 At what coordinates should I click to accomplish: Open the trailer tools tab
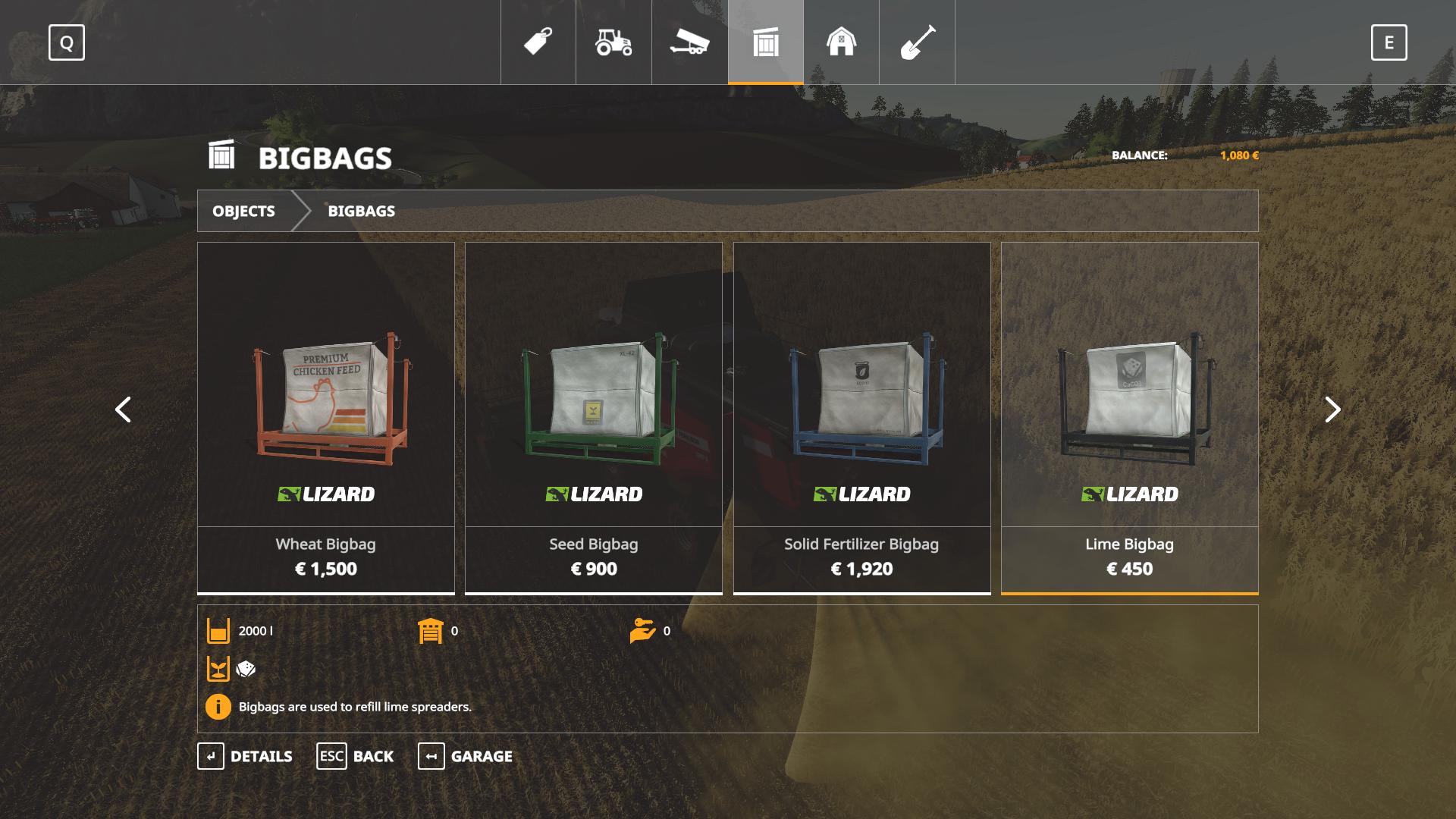689,42
